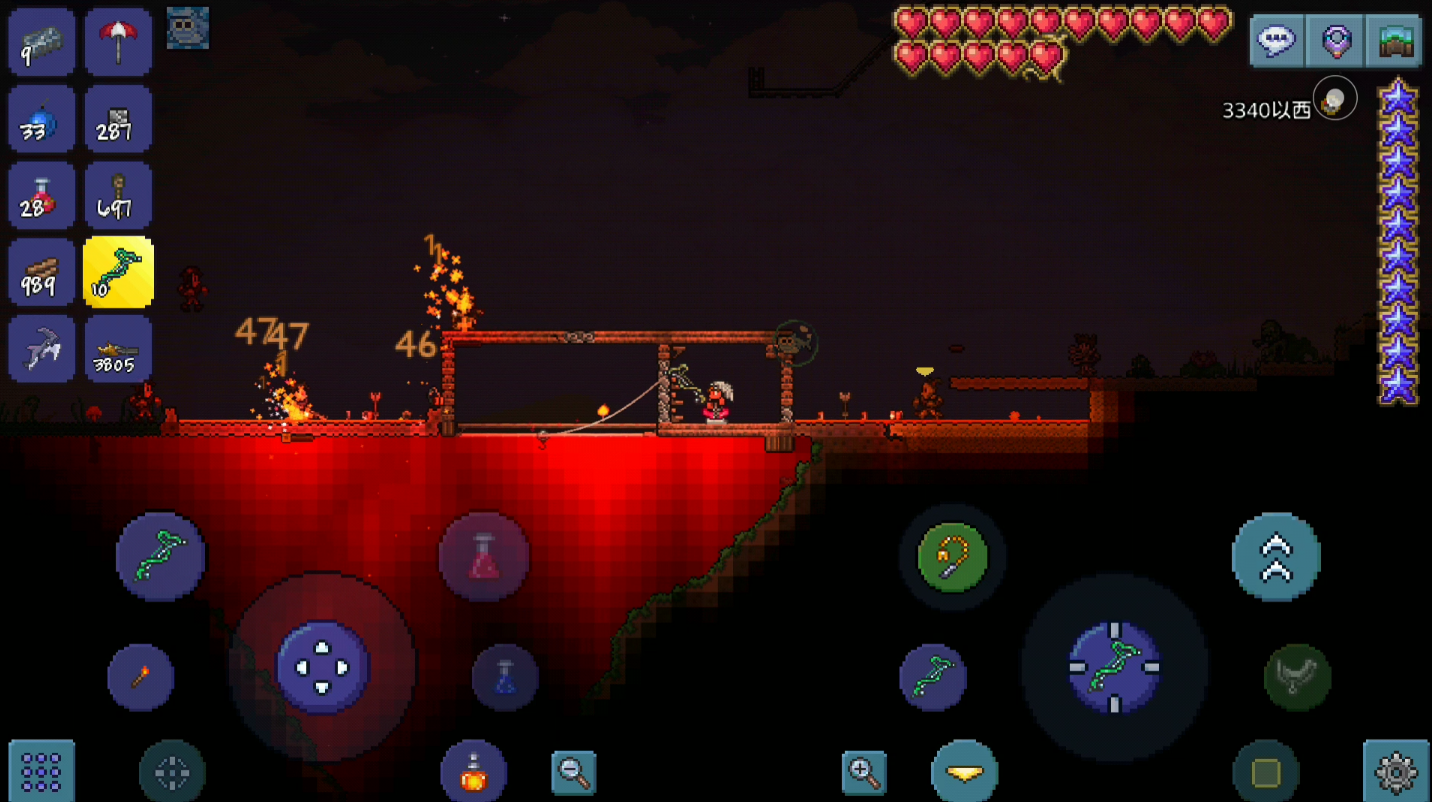This screenshot has height=802, width=1432.
Task: Open the chat speech bubble button
Action: pyautogui.click(x=1277, y=41)
